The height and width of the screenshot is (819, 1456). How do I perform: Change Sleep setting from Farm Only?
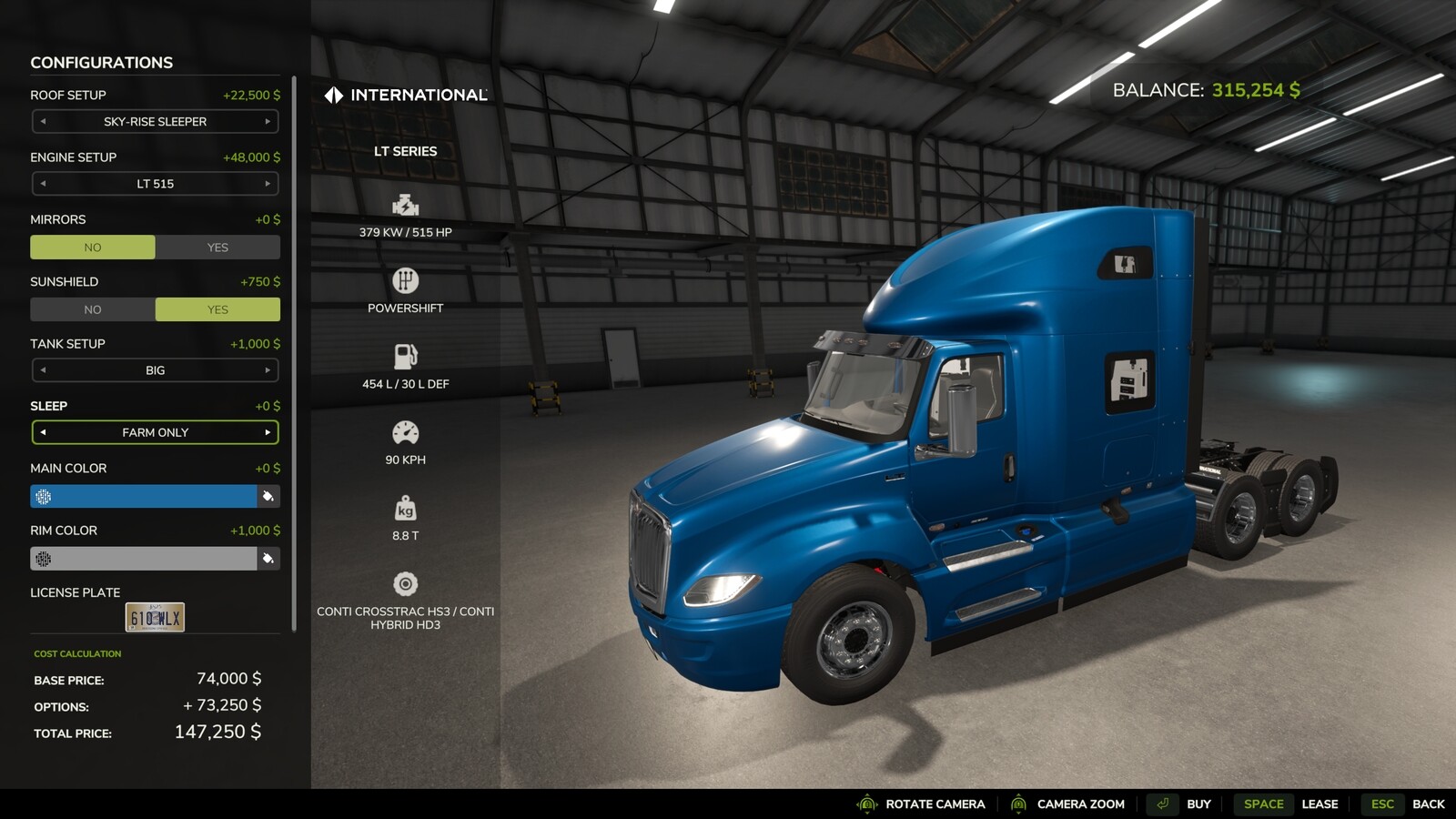click(267, 432)
